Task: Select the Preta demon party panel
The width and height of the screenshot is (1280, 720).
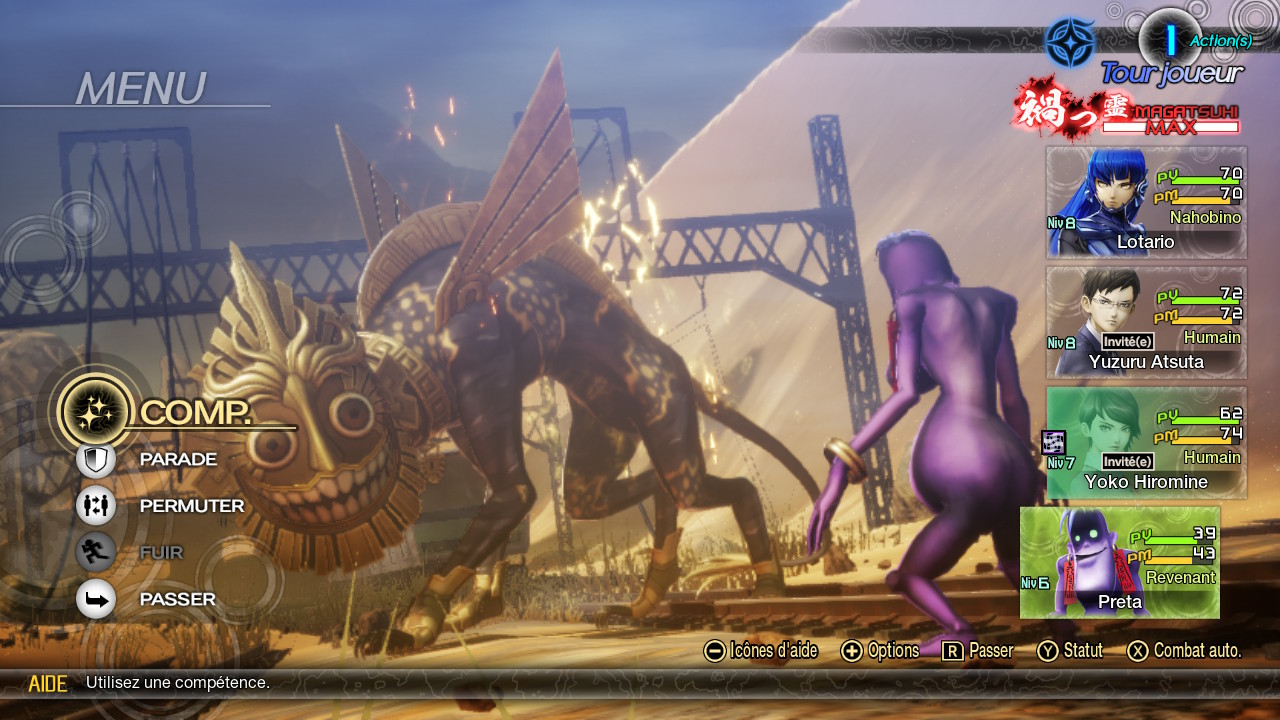Action: point(1120,563)
